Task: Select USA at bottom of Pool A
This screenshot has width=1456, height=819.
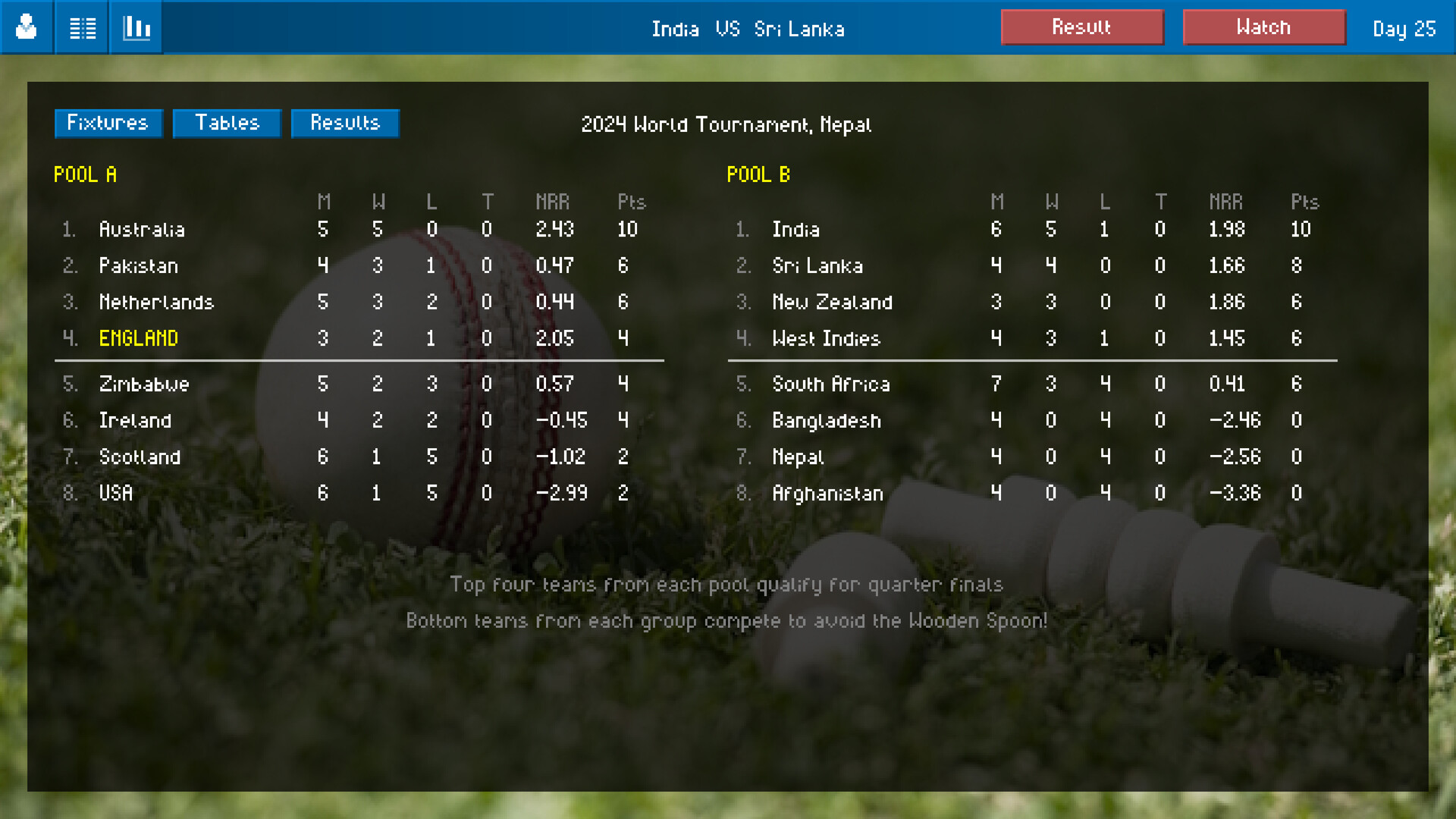Action: [115, 493]
